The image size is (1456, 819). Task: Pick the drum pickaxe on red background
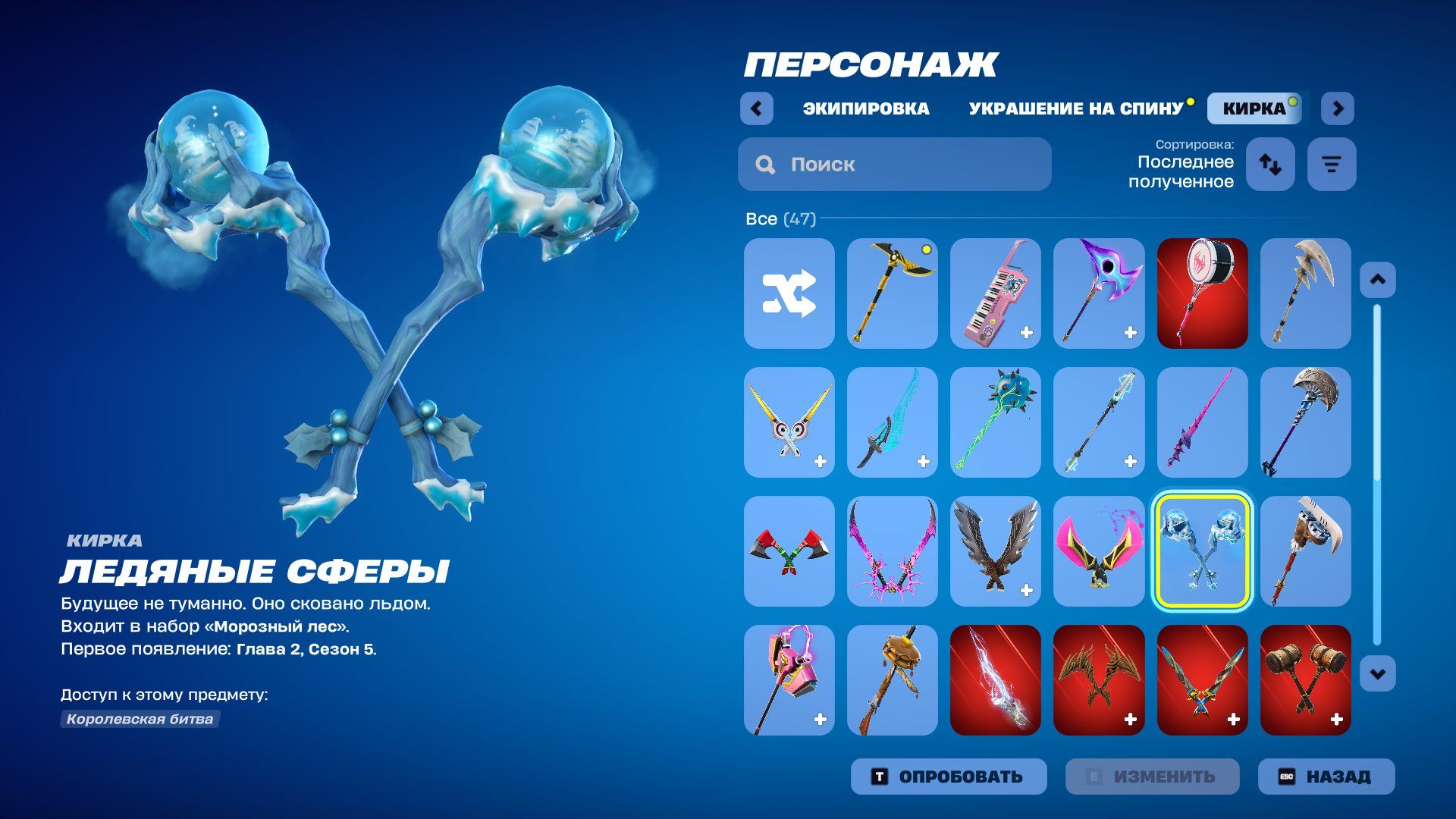tap(1202, 293)
